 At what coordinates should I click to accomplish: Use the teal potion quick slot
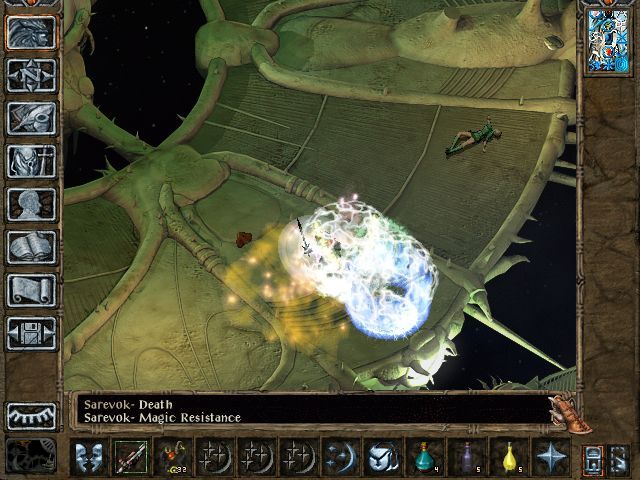click(x=424, y=458)
